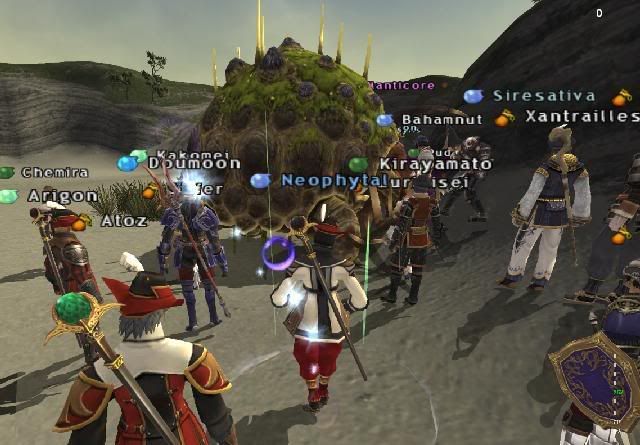
Task: Select the blue Neophytal name label
Action: (331, 181)
